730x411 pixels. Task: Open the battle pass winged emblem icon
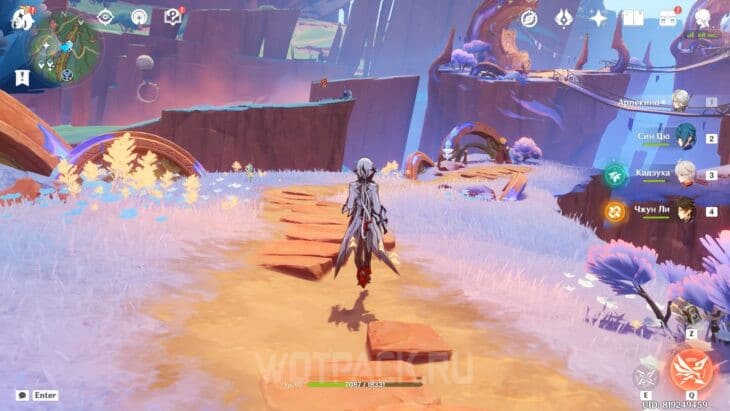point(563,18)
